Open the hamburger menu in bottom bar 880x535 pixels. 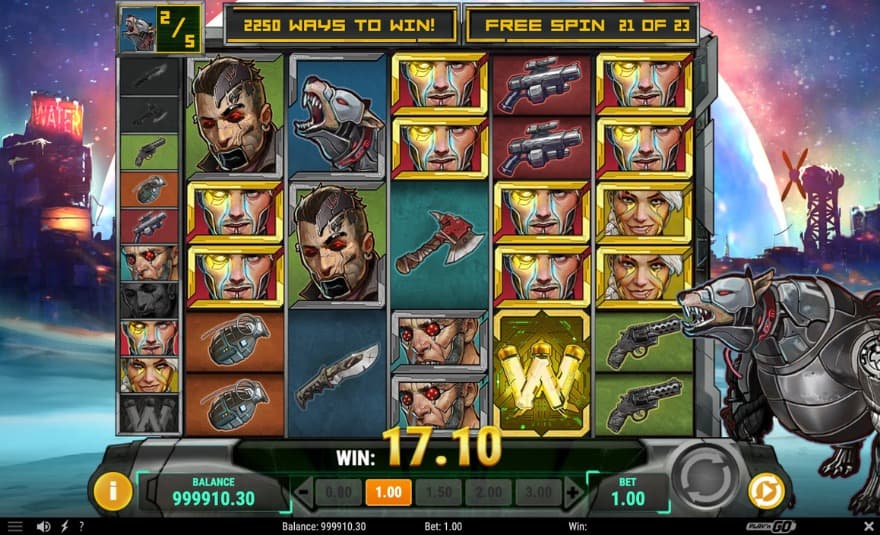[x=15, y=526]
